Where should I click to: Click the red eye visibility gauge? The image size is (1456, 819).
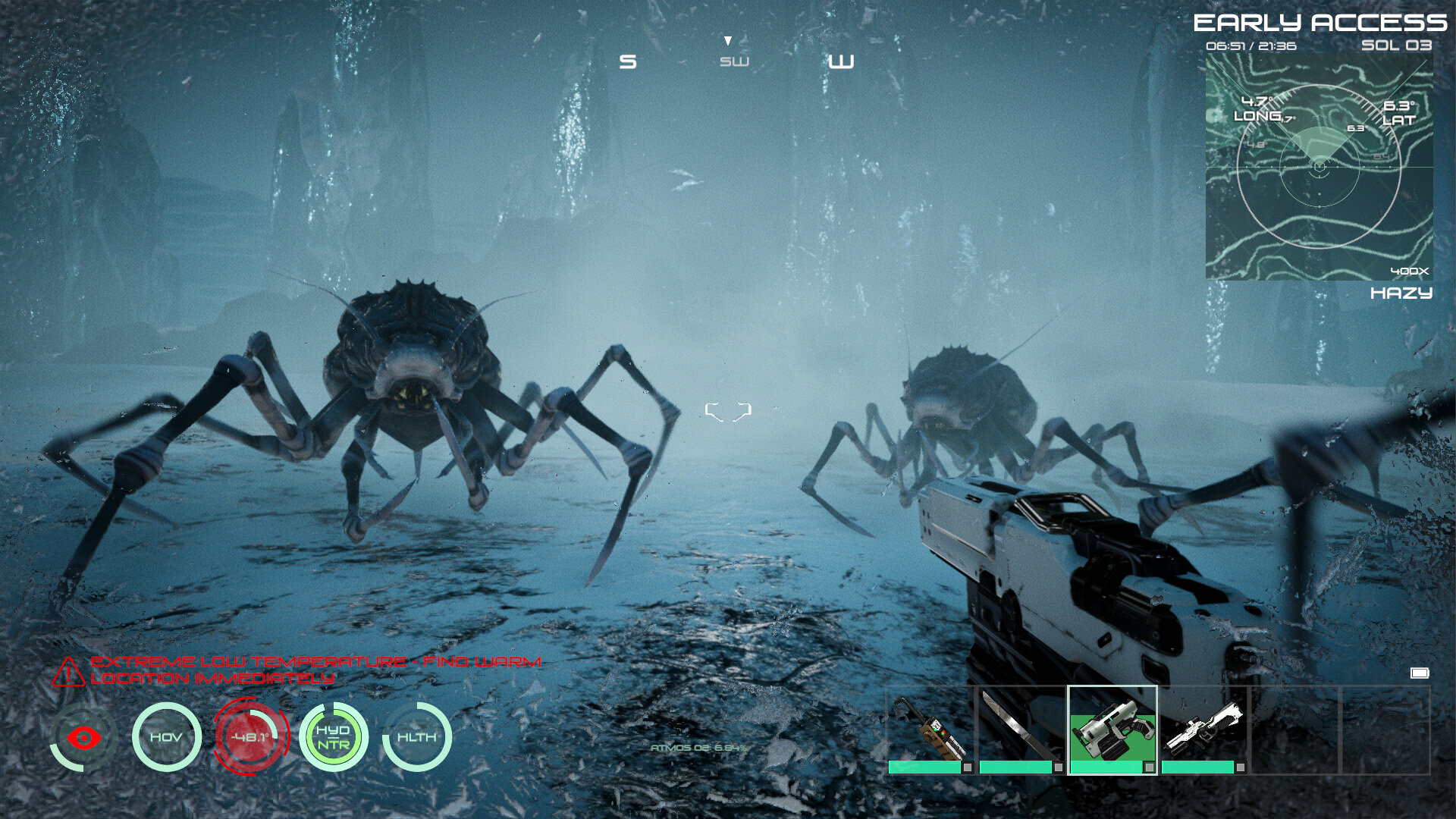coord(83,737)
